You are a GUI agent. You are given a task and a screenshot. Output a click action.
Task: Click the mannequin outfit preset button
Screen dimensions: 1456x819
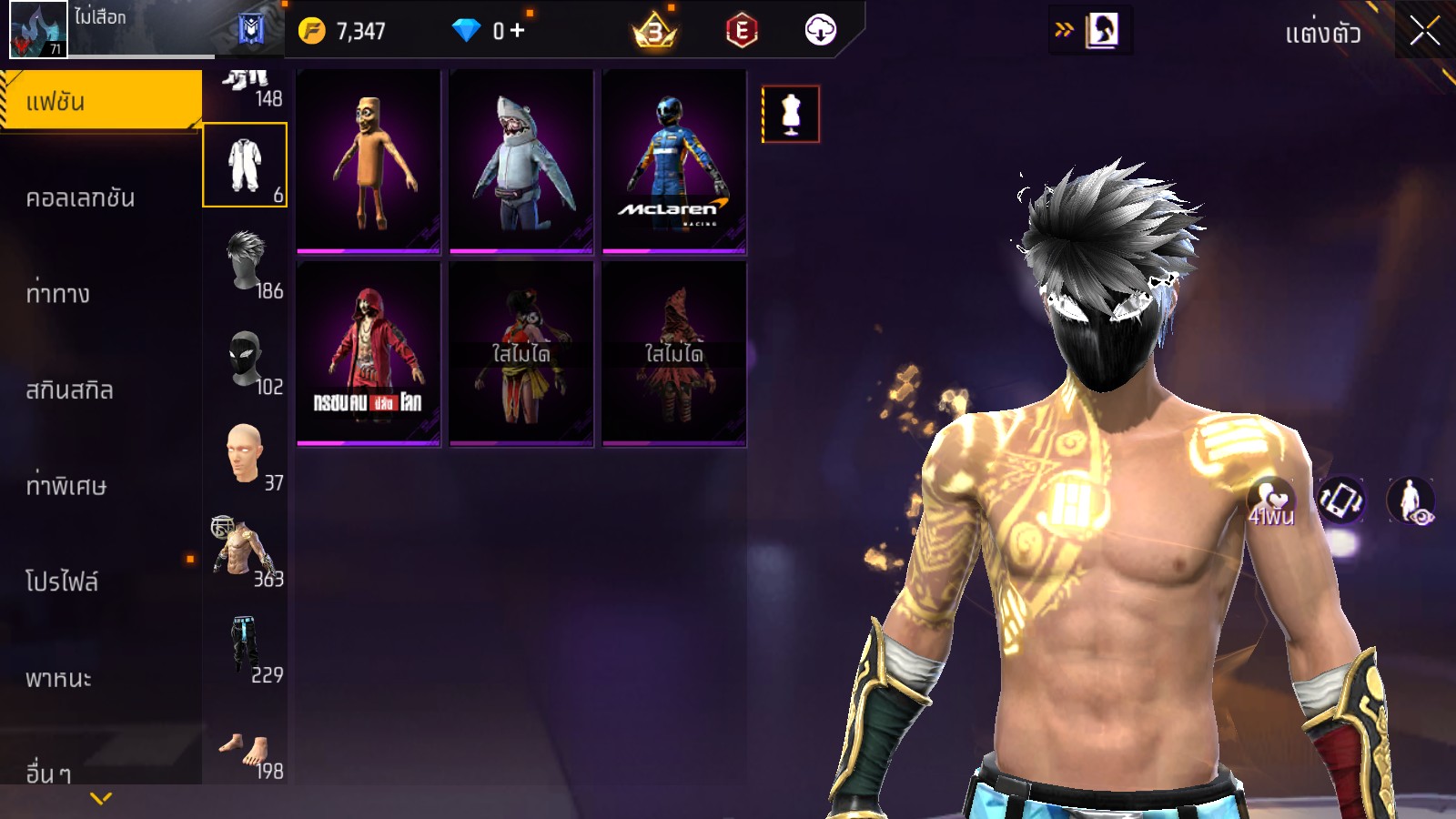click(x=791, y=115)
